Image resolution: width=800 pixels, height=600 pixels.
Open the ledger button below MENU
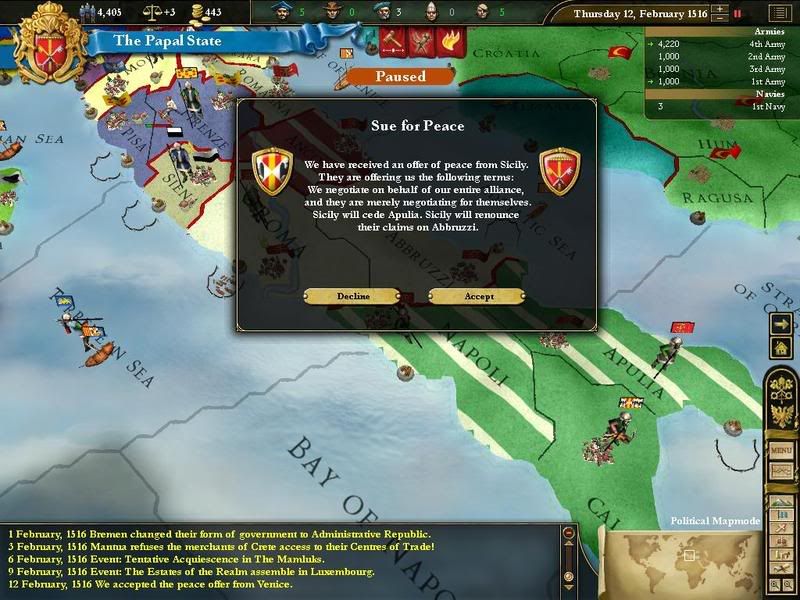tap(781, 469)
